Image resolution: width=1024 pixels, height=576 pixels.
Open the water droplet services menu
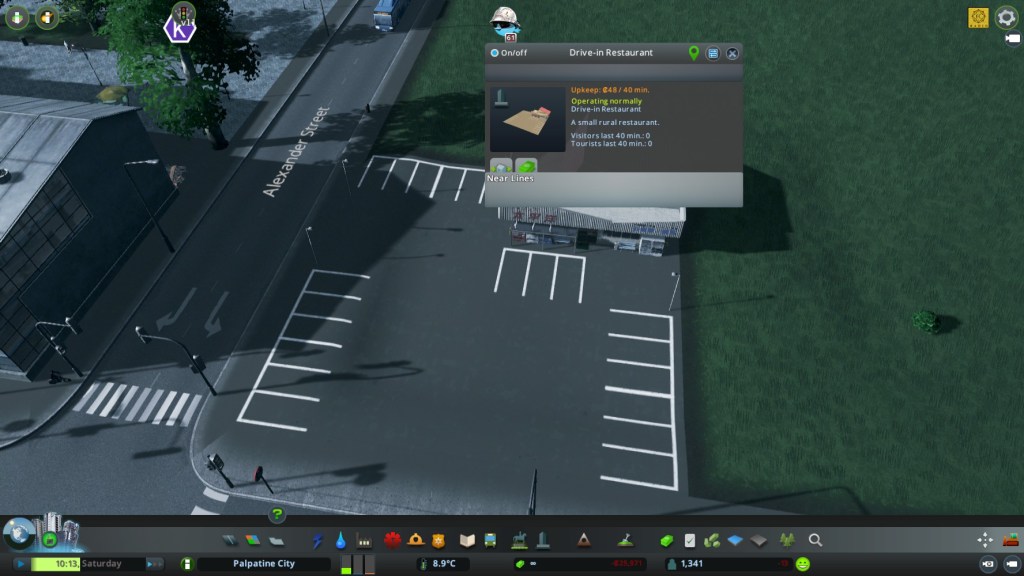(341, 540)
